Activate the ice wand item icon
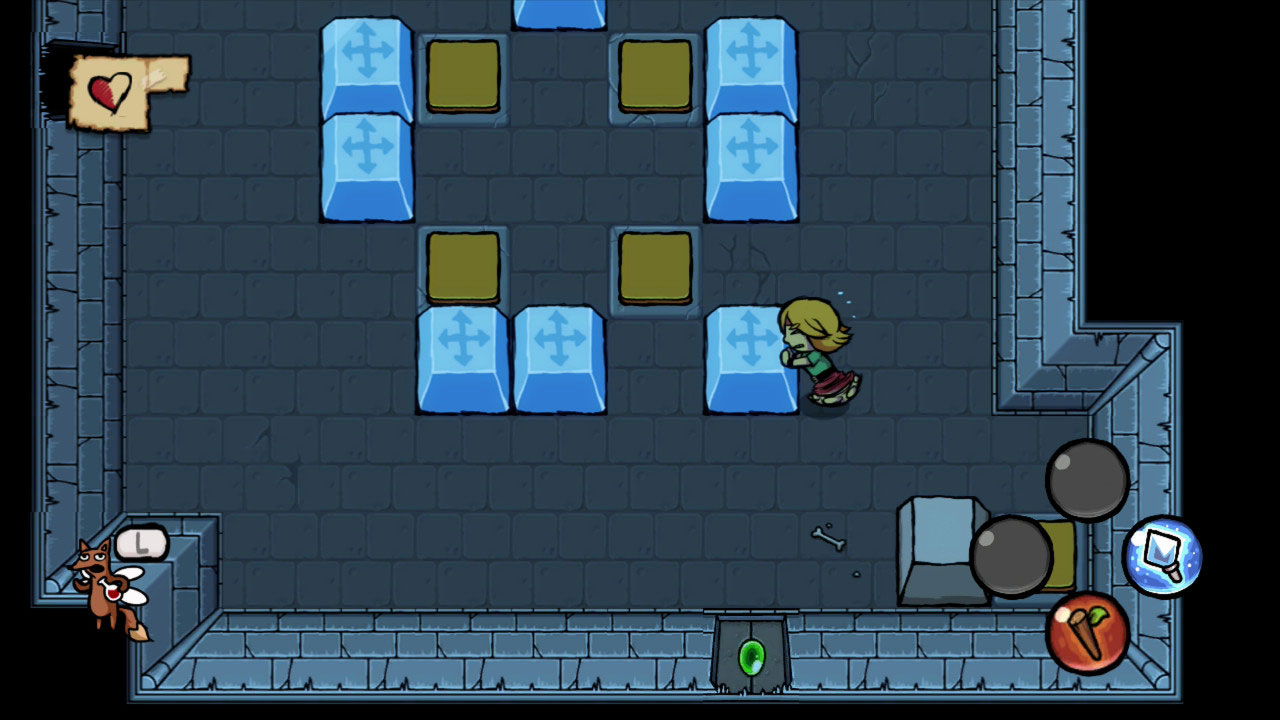 click(x=1162, y=556)
